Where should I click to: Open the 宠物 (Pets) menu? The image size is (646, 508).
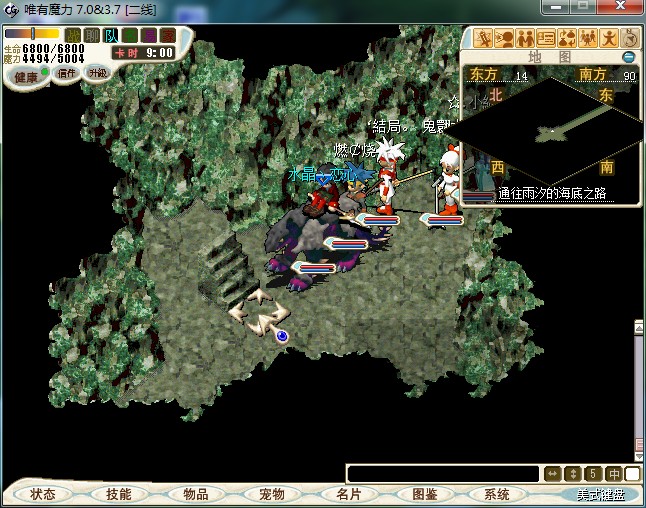click(272, 494)
